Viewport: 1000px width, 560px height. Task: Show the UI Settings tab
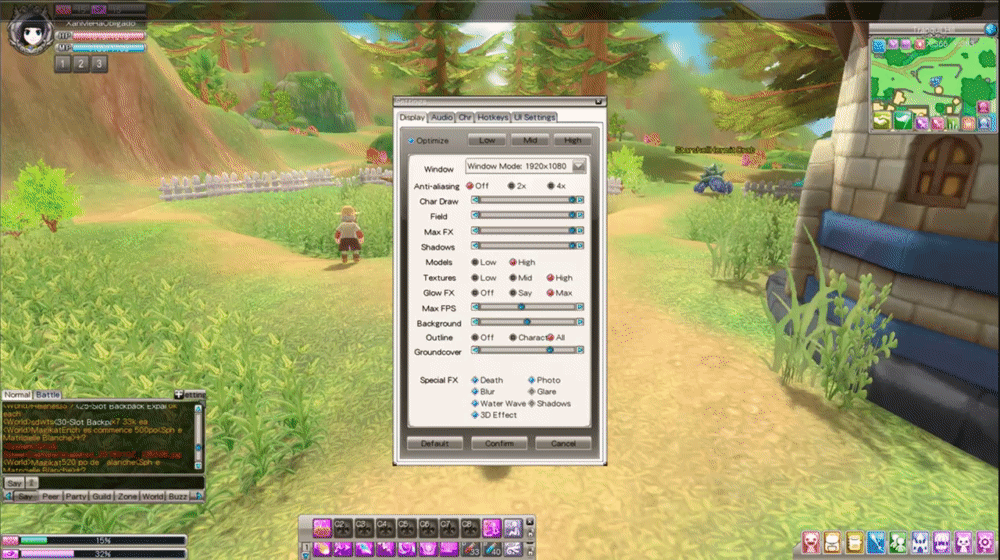(x=534, y=118)
